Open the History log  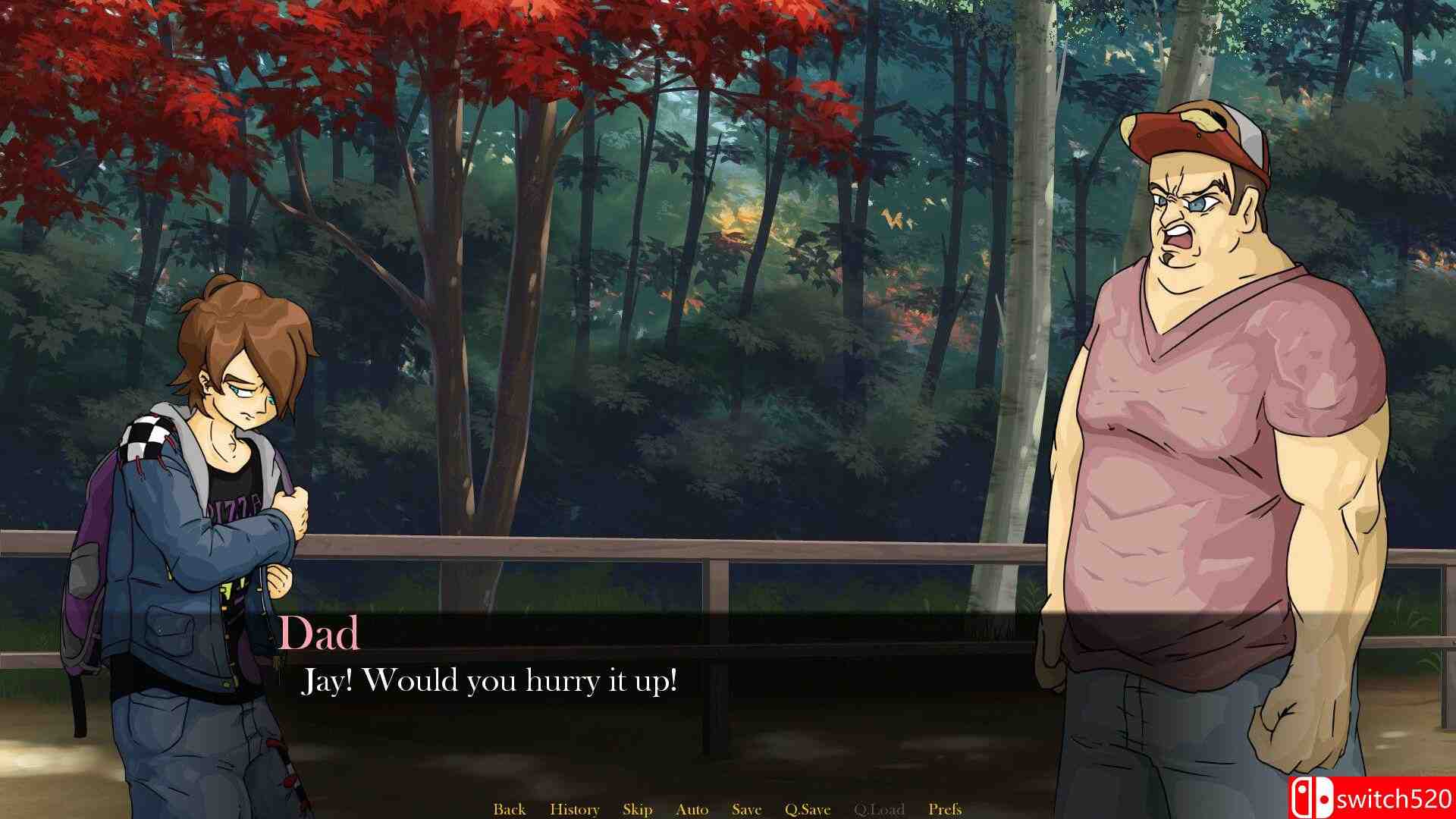click(574, 808)
